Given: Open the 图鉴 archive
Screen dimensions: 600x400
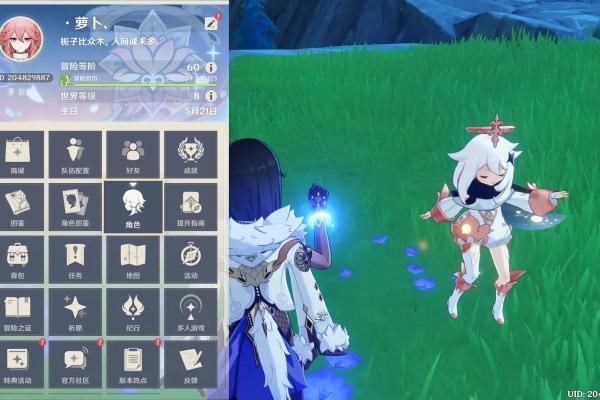Looking at the screenshot, I should pos(18,206).
